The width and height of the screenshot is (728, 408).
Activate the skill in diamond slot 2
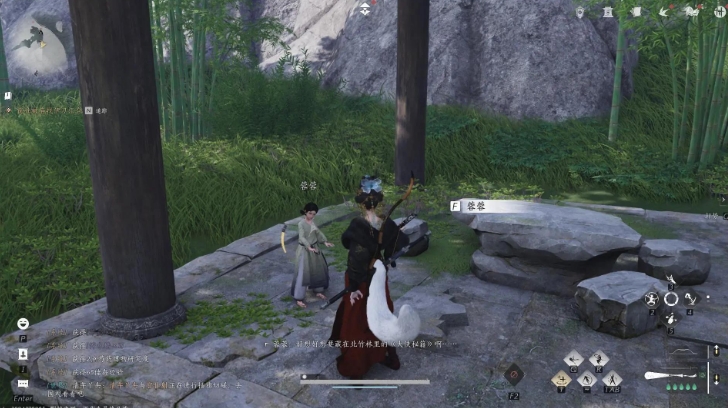pyautogui.click(x=652, y=299)
